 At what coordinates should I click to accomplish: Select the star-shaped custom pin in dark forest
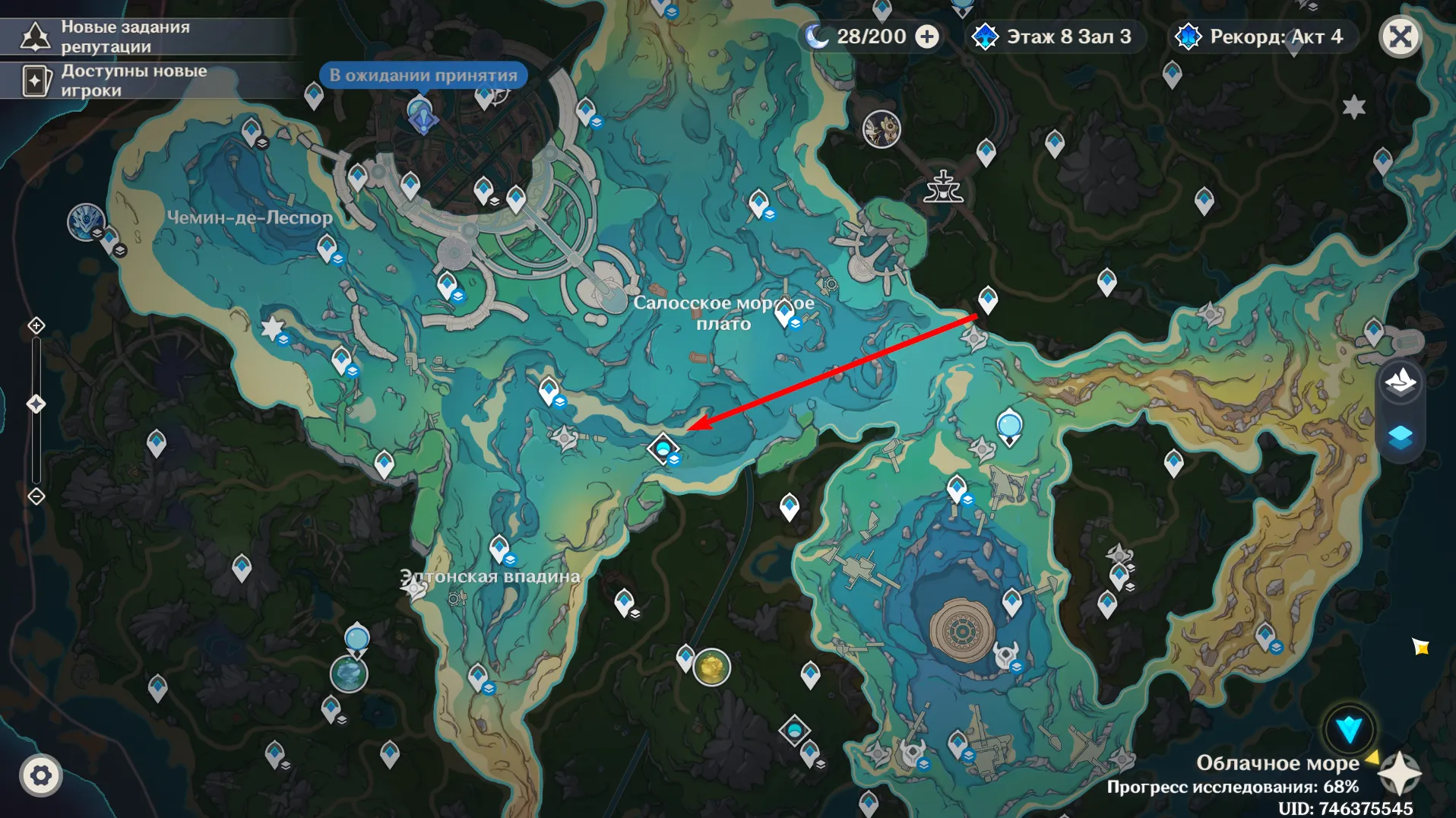click(1353, 107)
